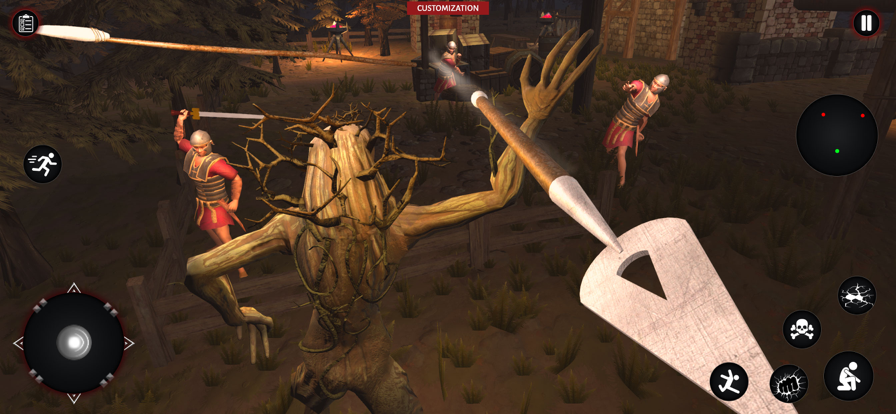896x414 pixels.
Task: Perform the fist punch attack
Action: (788, 383)
